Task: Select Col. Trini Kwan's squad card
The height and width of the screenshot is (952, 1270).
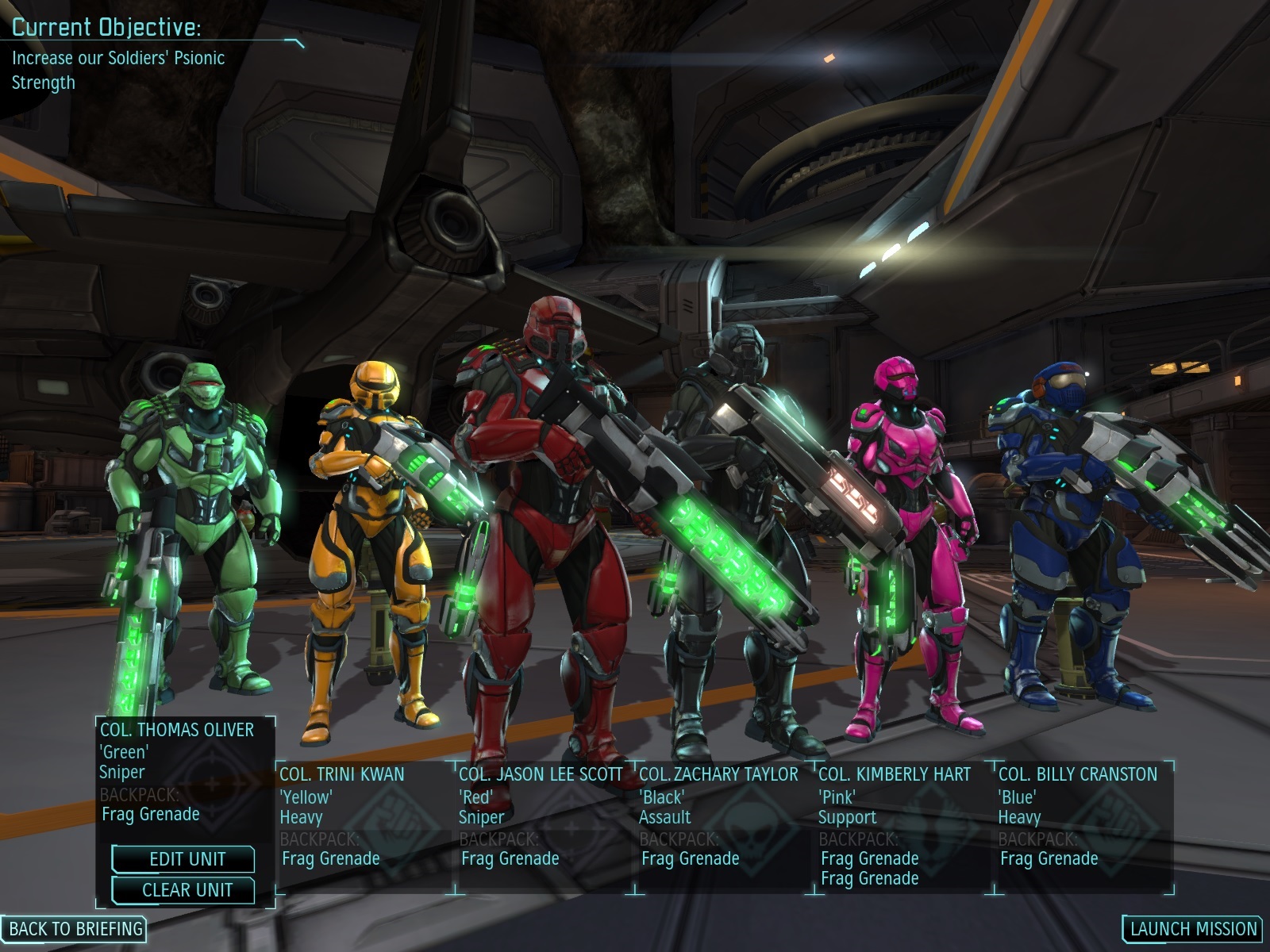Action: 365,817
